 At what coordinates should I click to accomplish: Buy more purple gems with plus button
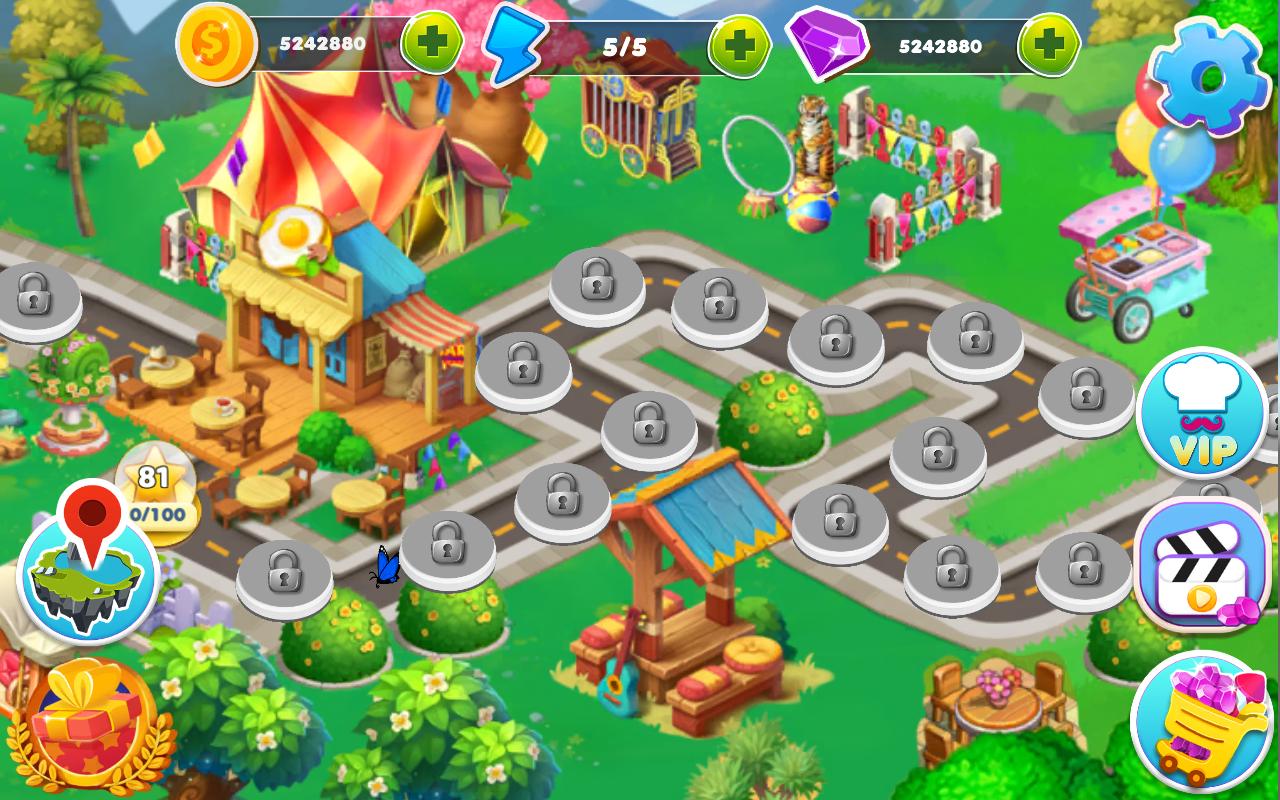(x=1048, y=46)
